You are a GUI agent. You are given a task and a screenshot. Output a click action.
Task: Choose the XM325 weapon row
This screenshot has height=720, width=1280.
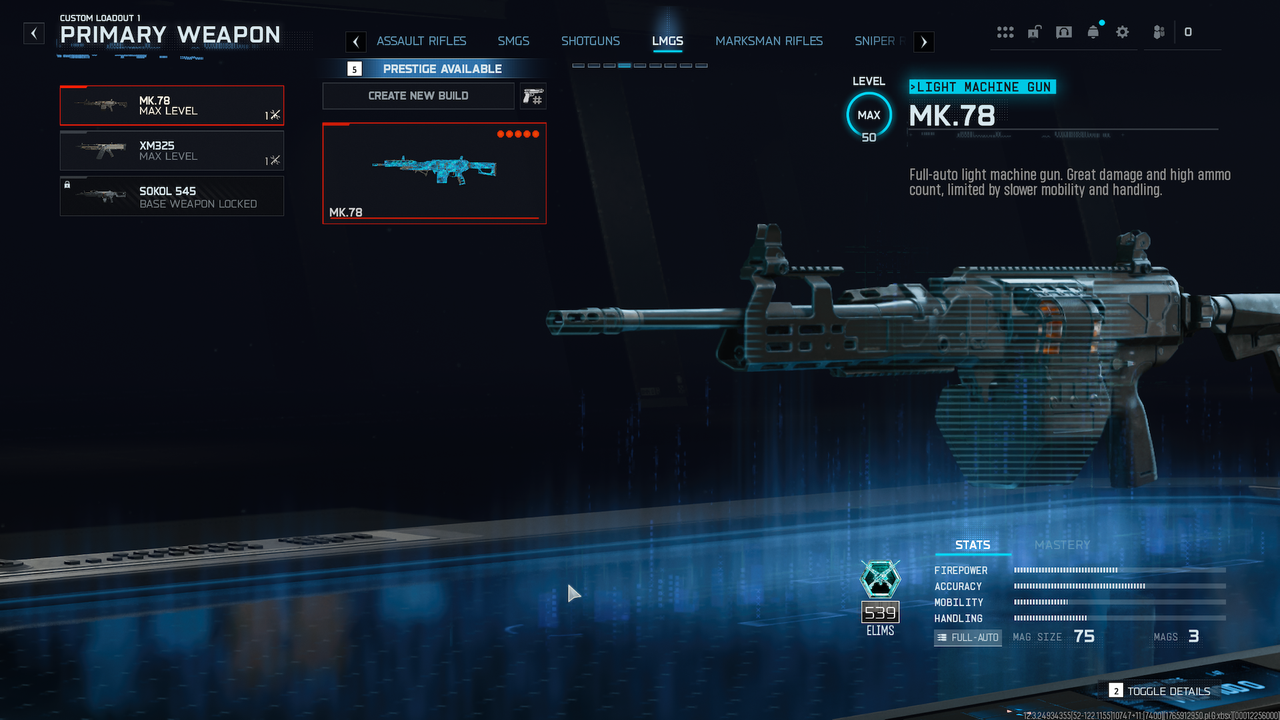click(x=171, y=151)
